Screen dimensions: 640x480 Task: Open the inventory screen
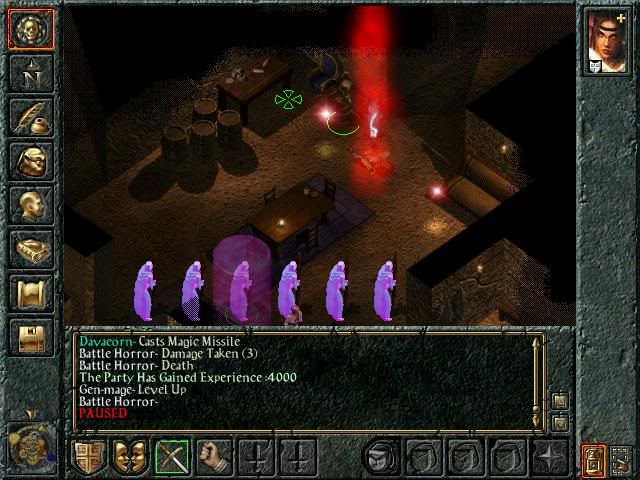pyautogui.click(x=30, y=160)
